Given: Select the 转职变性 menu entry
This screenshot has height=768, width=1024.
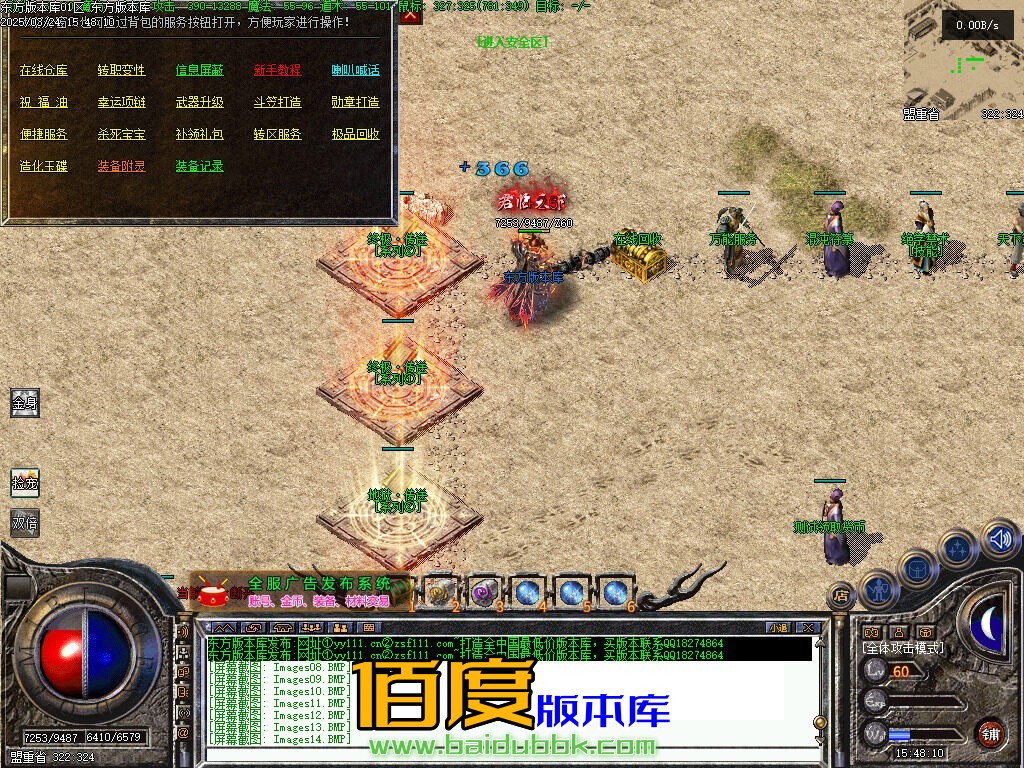Looking at the screenshot, I should (x=122, y=70).
